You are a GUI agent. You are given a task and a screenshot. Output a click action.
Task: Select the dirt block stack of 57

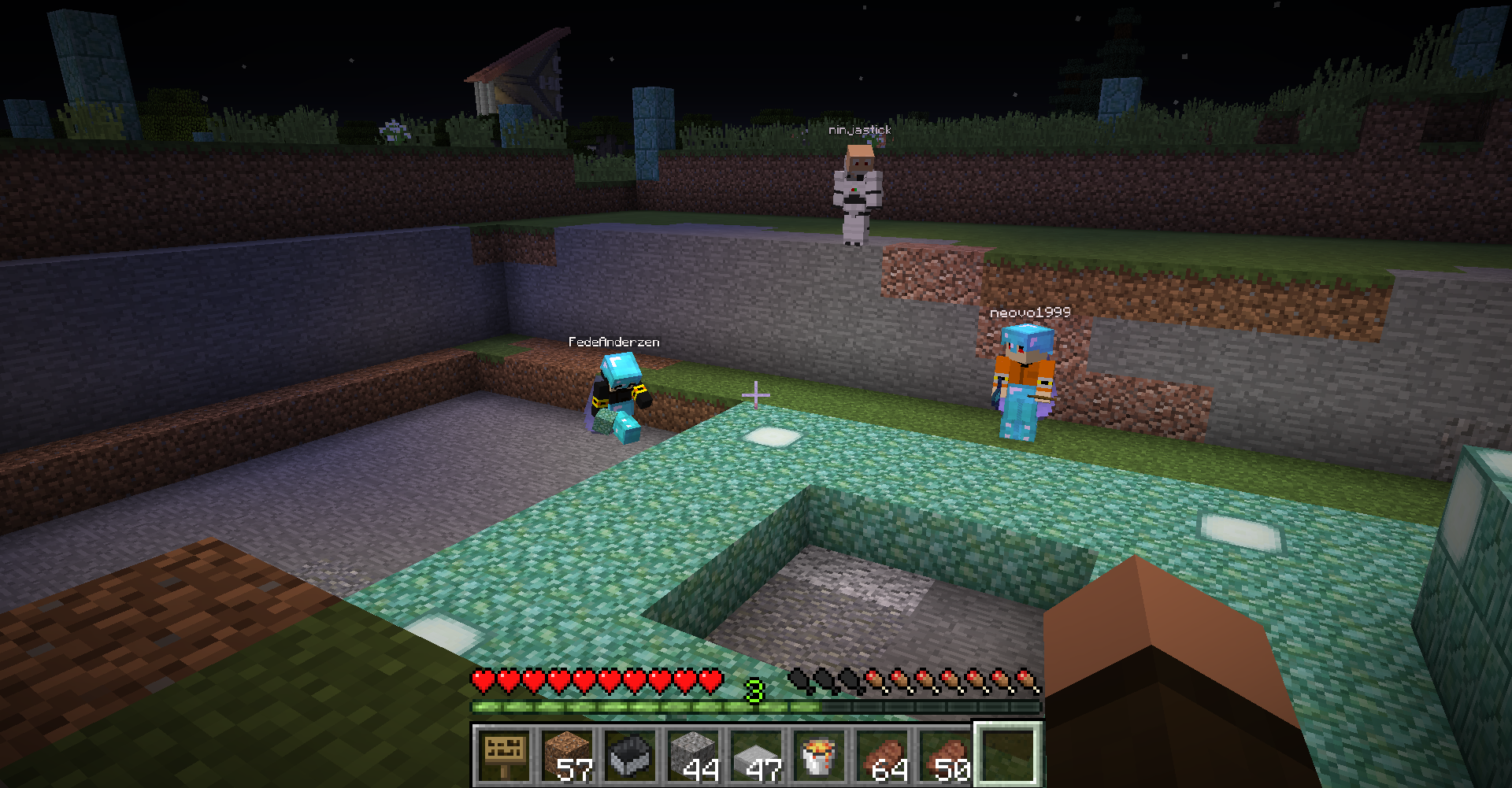click(x=567, y=754)
